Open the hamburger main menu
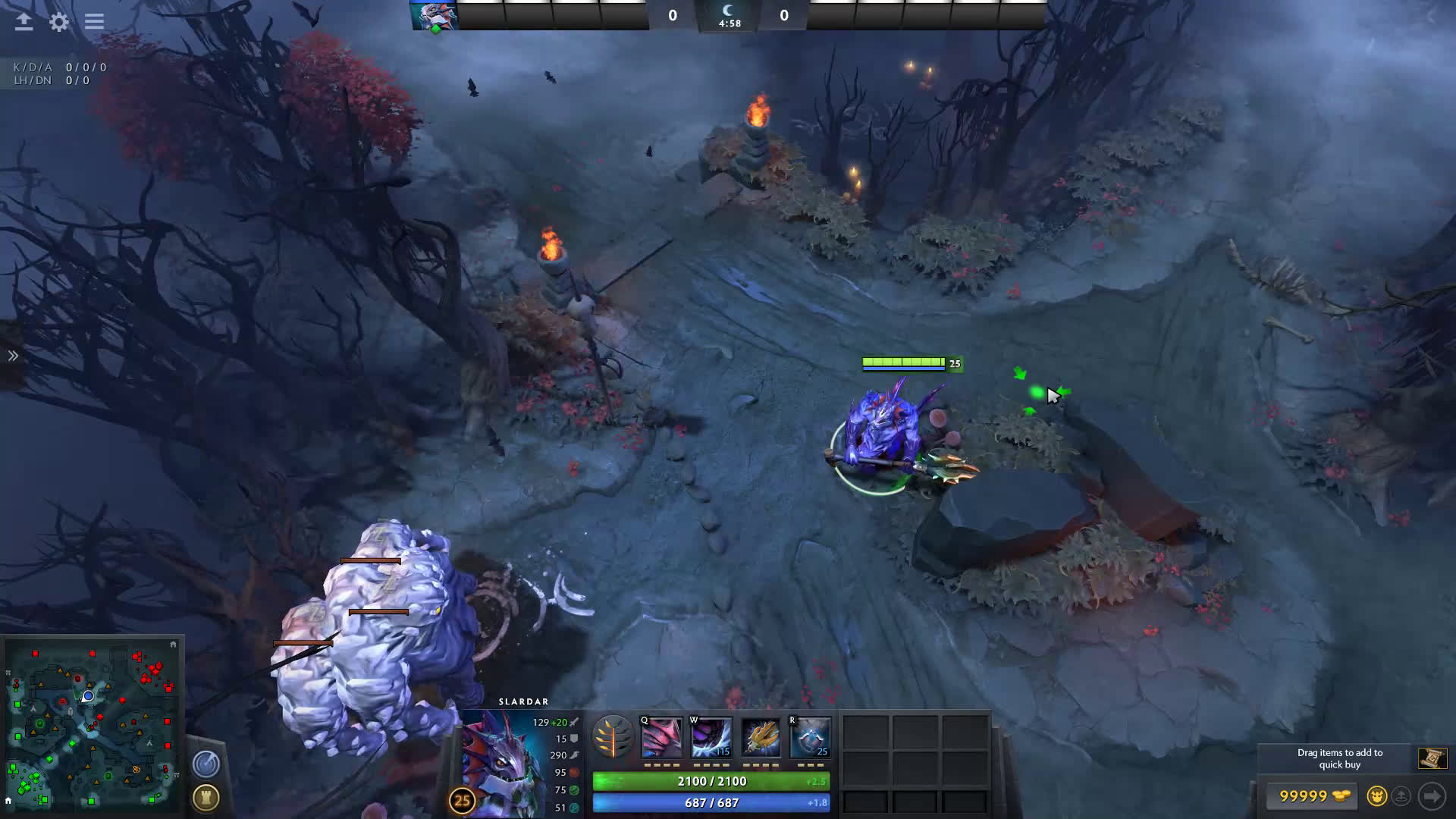 click(94, 22)
